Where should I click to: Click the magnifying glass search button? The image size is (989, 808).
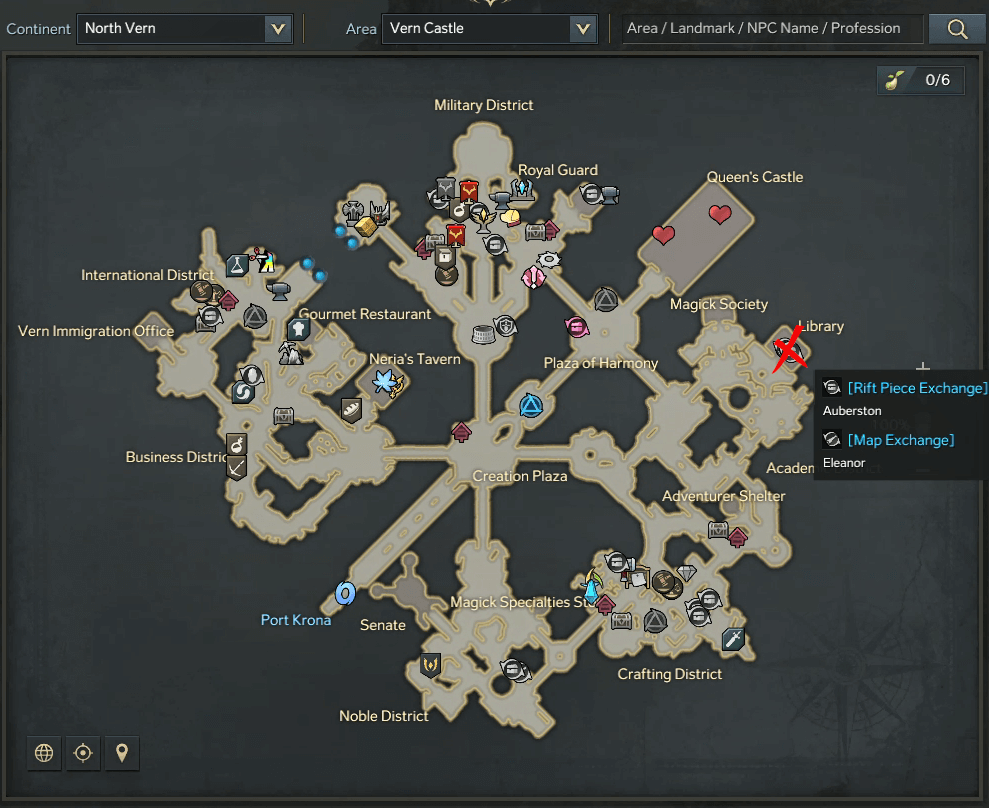point(957,29)
